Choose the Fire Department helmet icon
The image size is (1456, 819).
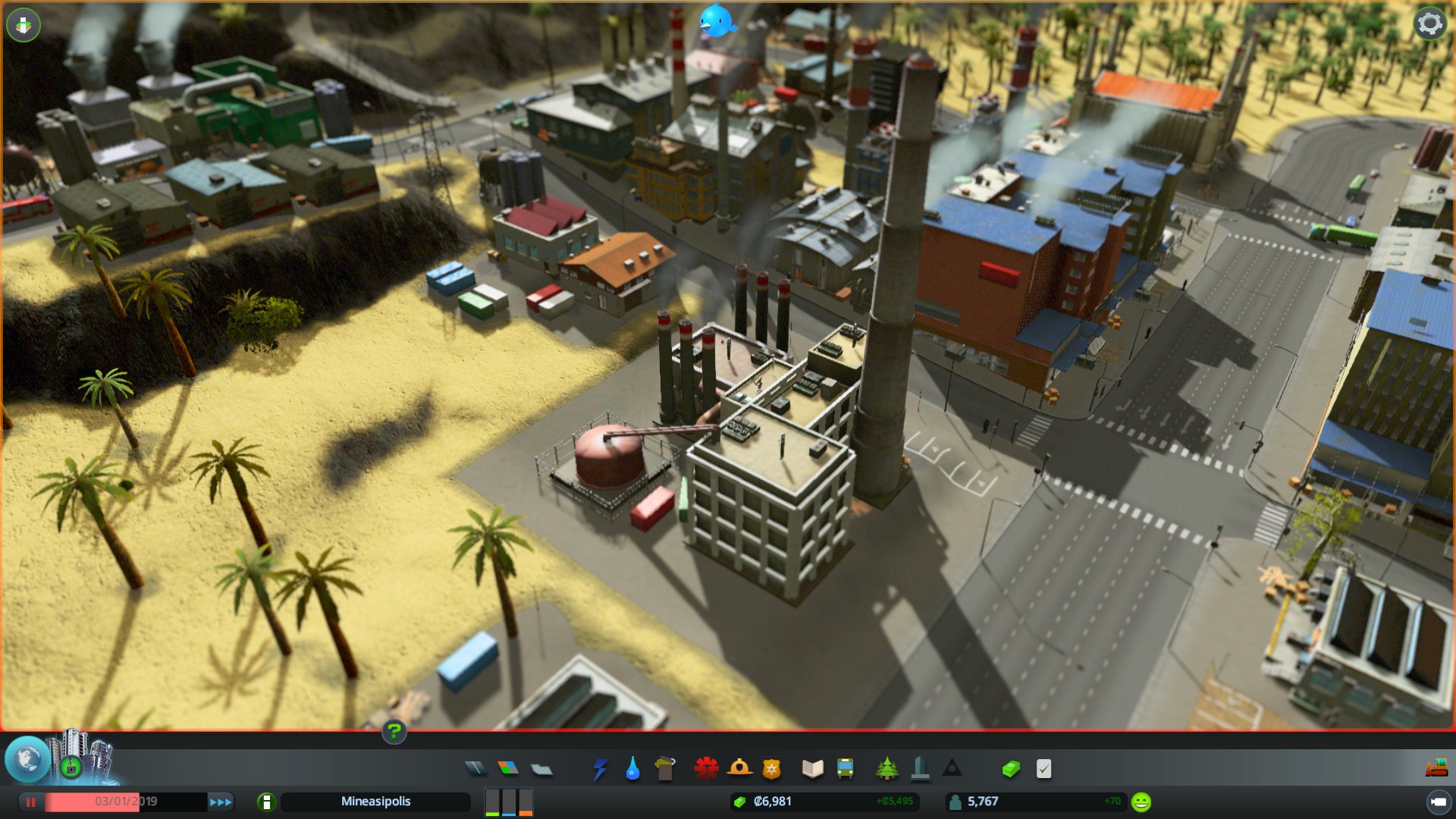click(739, 769)
